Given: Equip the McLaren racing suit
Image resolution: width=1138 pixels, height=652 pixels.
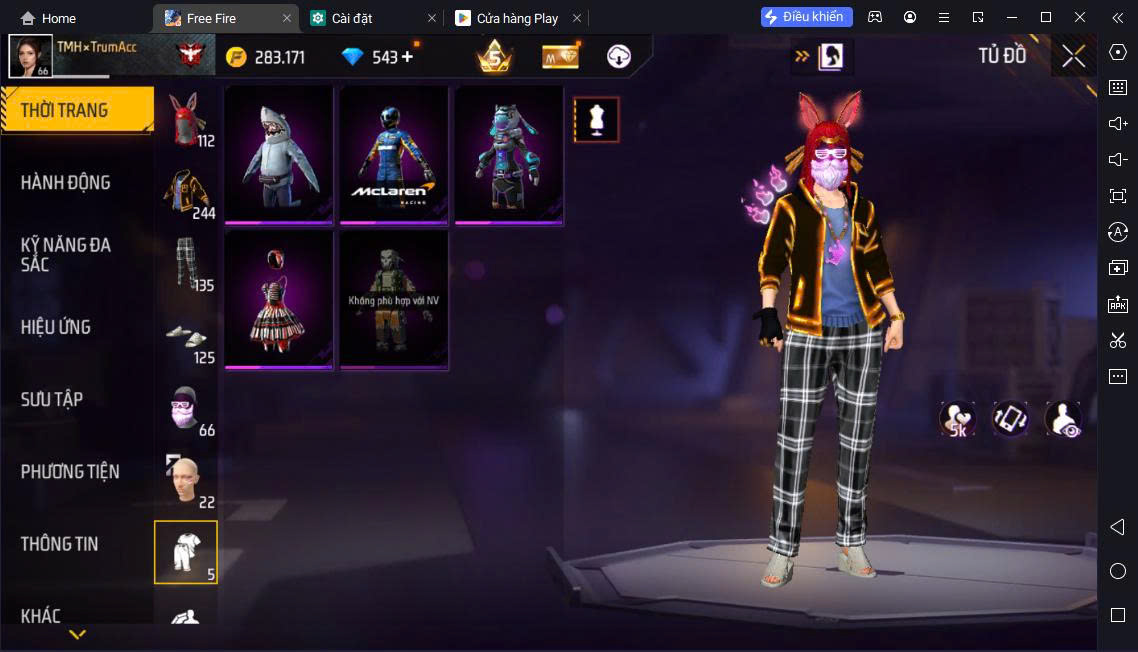Looking at the screenshot, I should (393, 154).
